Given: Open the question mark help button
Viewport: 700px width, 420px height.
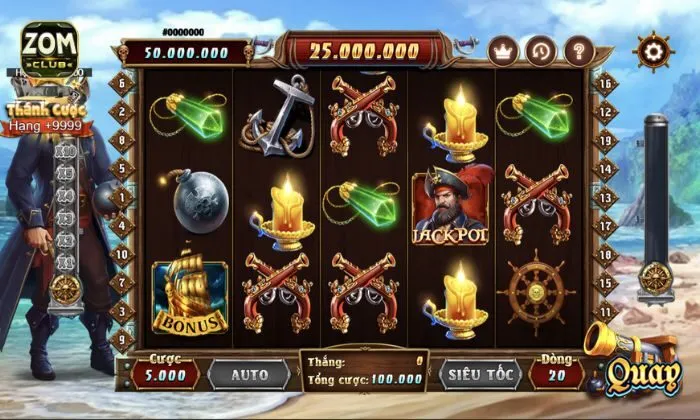Looking at the screenshot, I should click(579, 50).
